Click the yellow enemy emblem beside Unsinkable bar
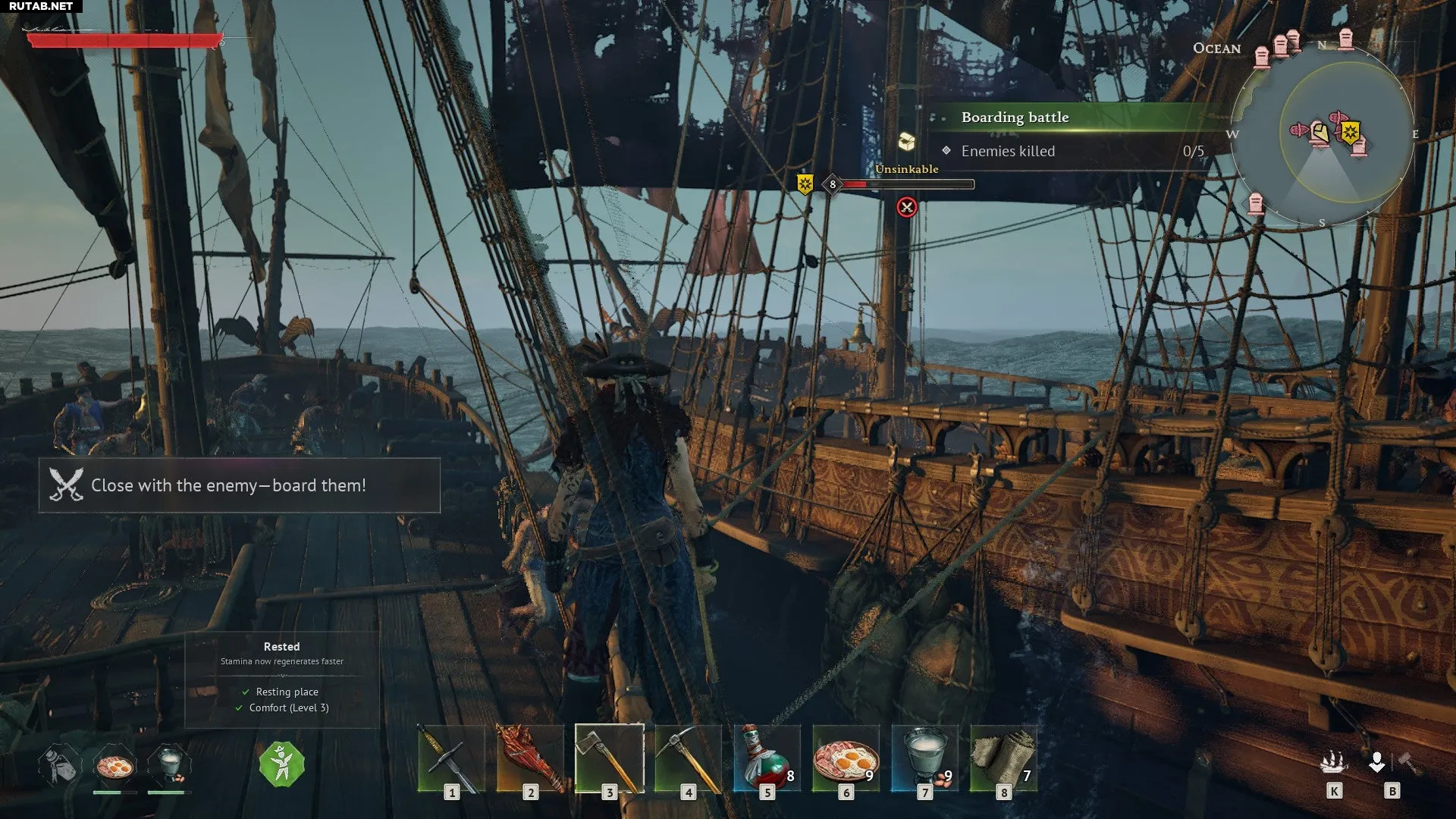1456x819 pixels. pyautogui.click(x=805, y=184)
